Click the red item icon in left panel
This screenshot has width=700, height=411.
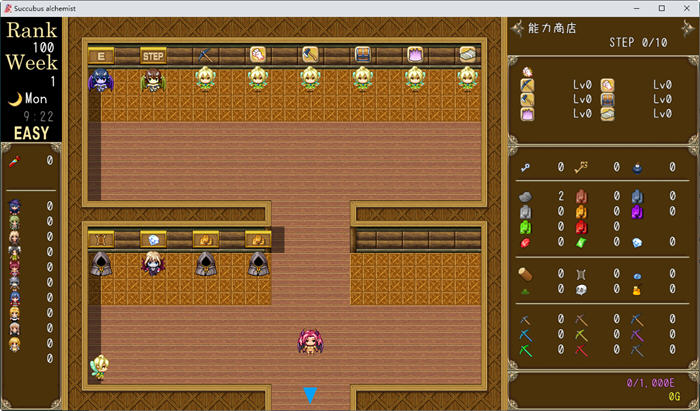coord(15,160)
